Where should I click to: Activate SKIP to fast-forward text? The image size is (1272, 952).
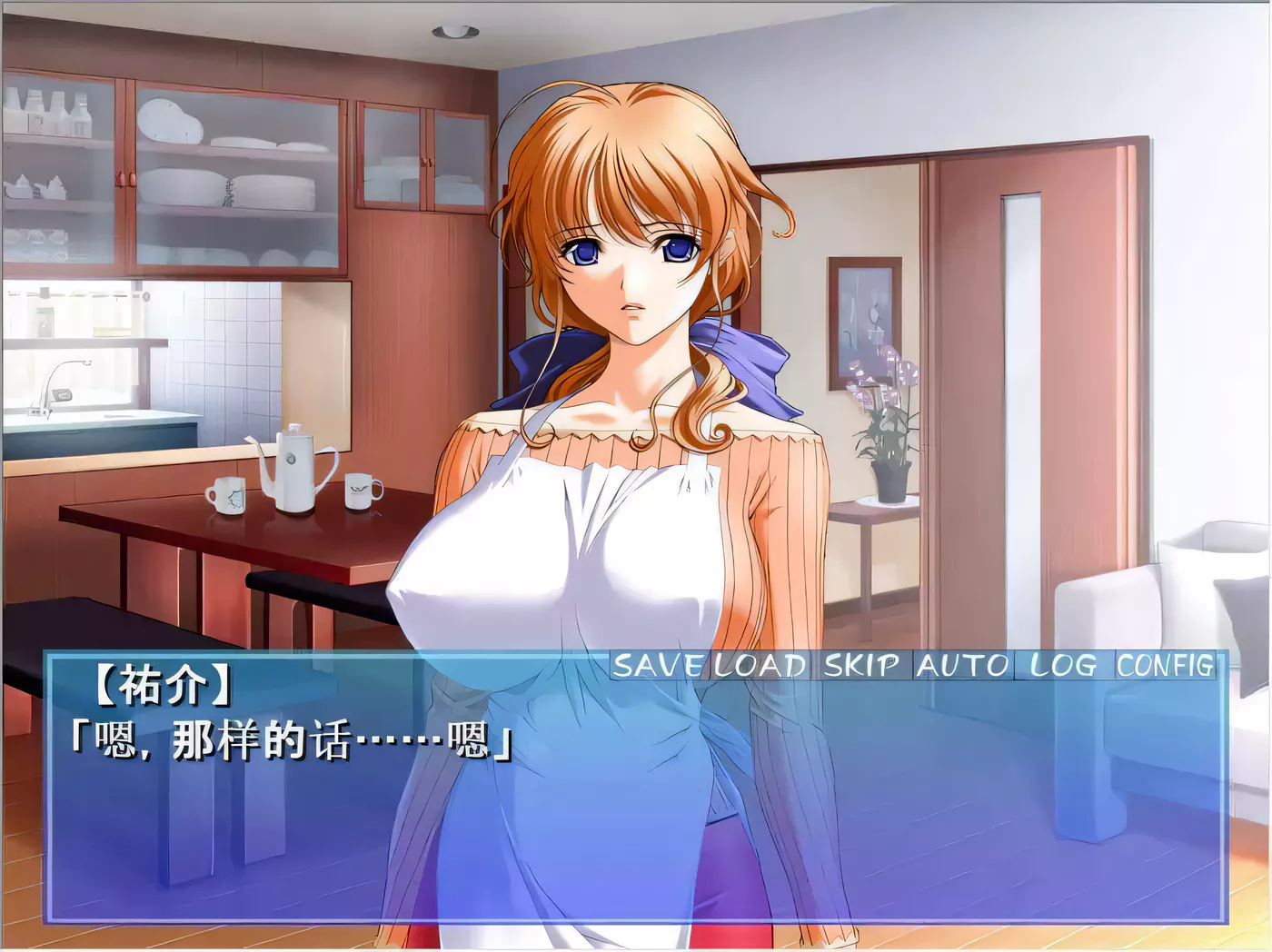[861, 666]
